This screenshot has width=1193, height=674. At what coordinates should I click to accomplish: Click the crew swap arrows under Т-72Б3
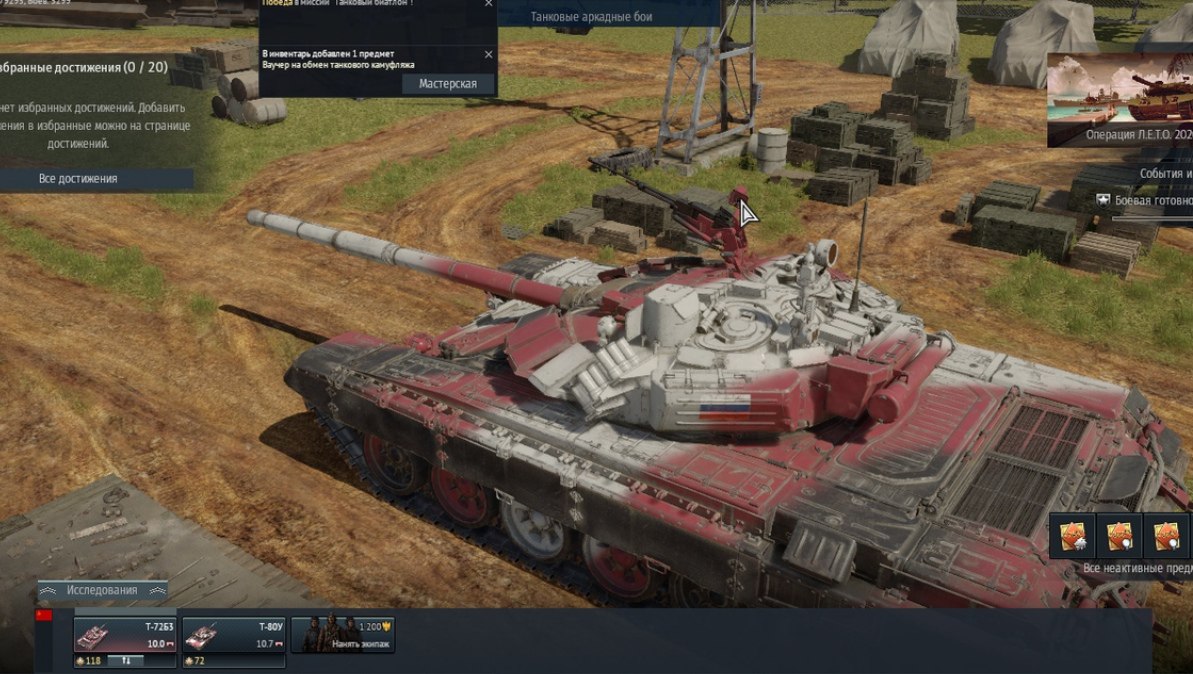point(127,661)
